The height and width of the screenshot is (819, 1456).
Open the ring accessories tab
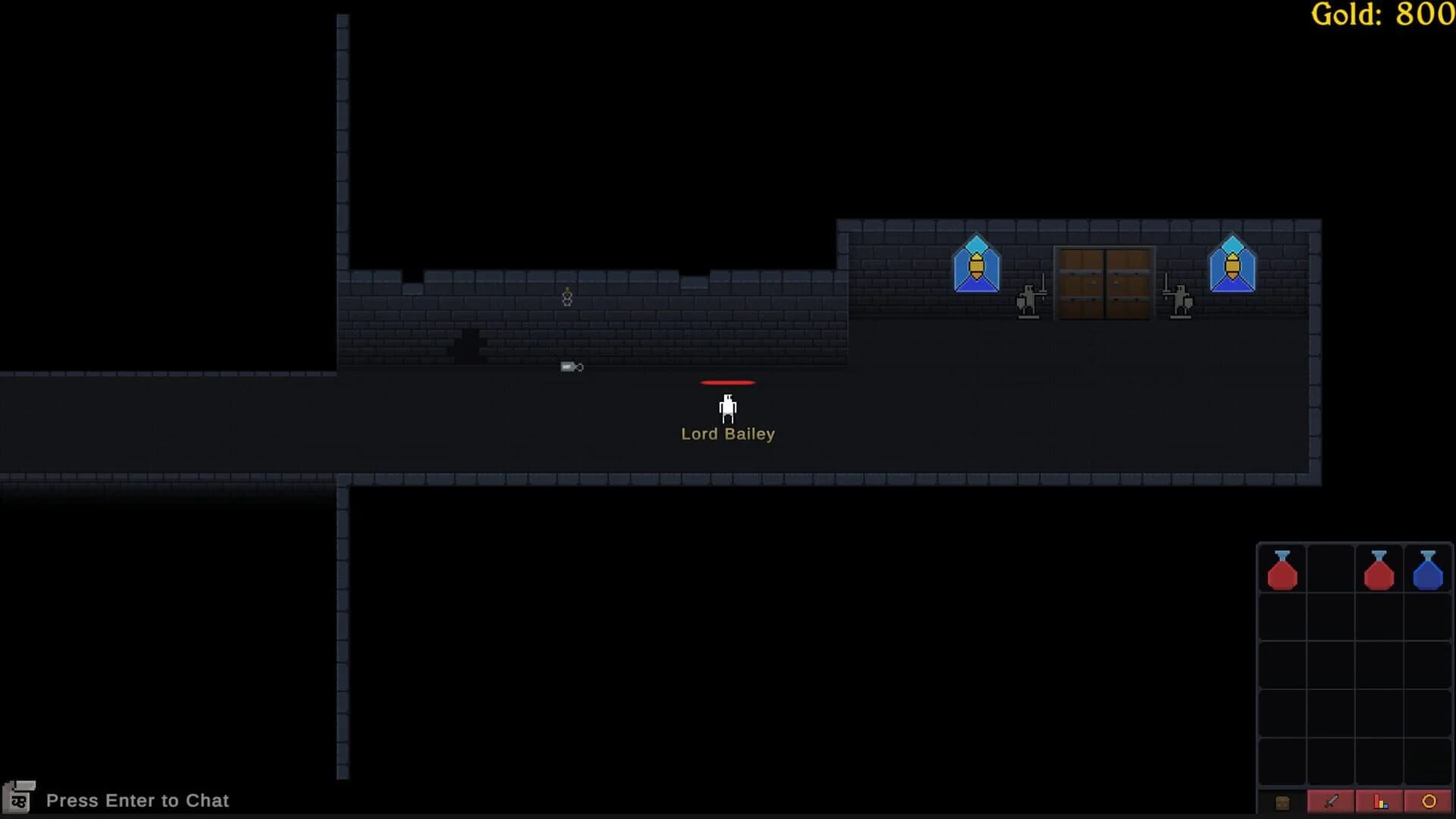click(x=1429, y=802)
